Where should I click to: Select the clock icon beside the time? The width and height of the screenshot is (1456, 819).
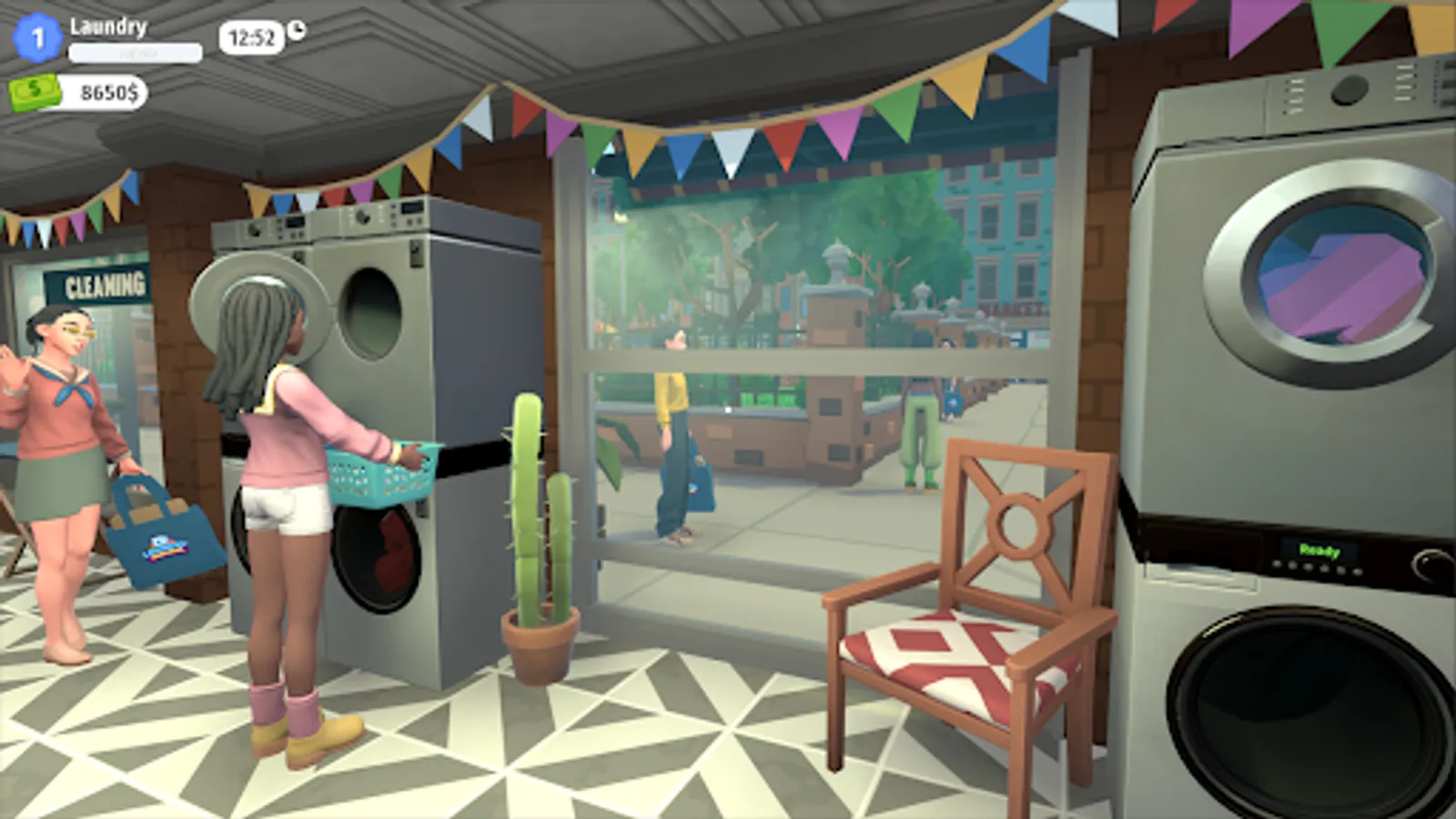pyautogui.click(x=298, y=30)
